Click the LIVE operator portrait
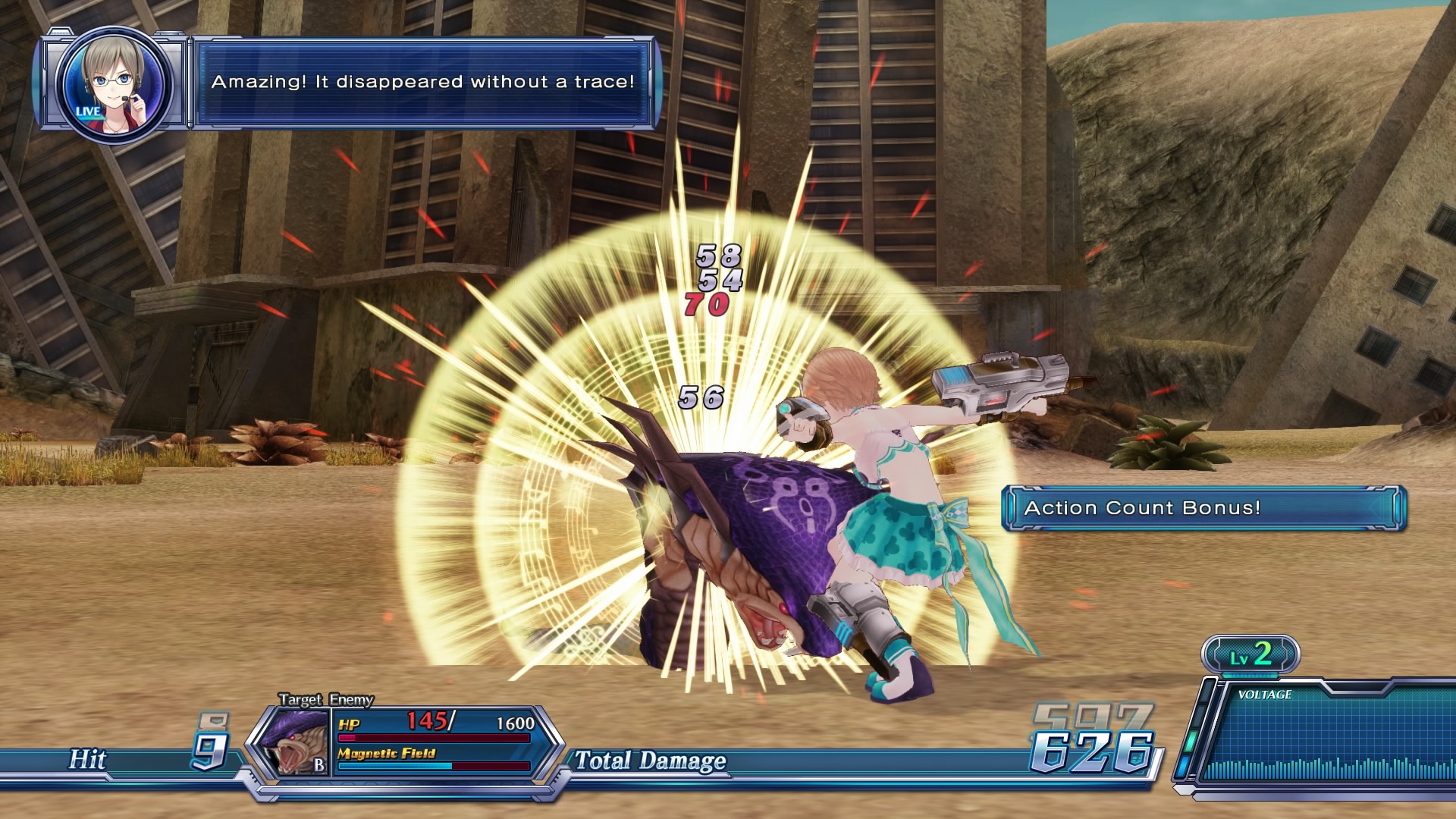Image resolution: width=1456 pixels, height=819 pixels. pos(114,83)
